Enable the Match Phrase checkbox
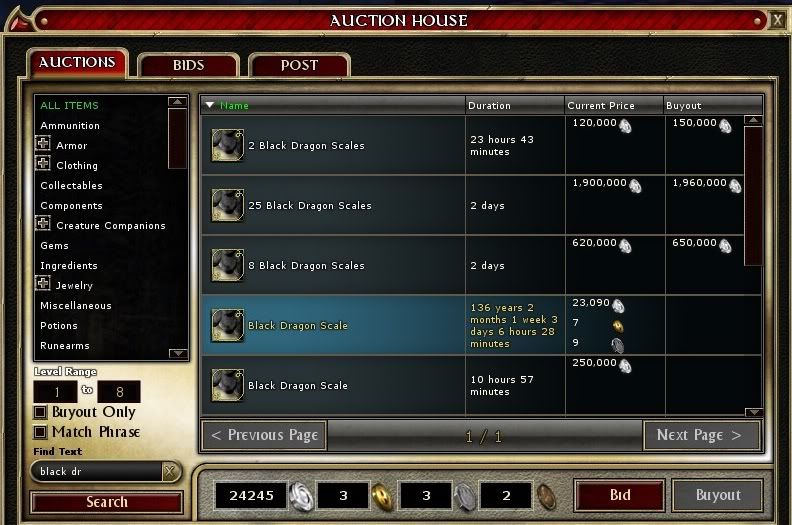 41,432
